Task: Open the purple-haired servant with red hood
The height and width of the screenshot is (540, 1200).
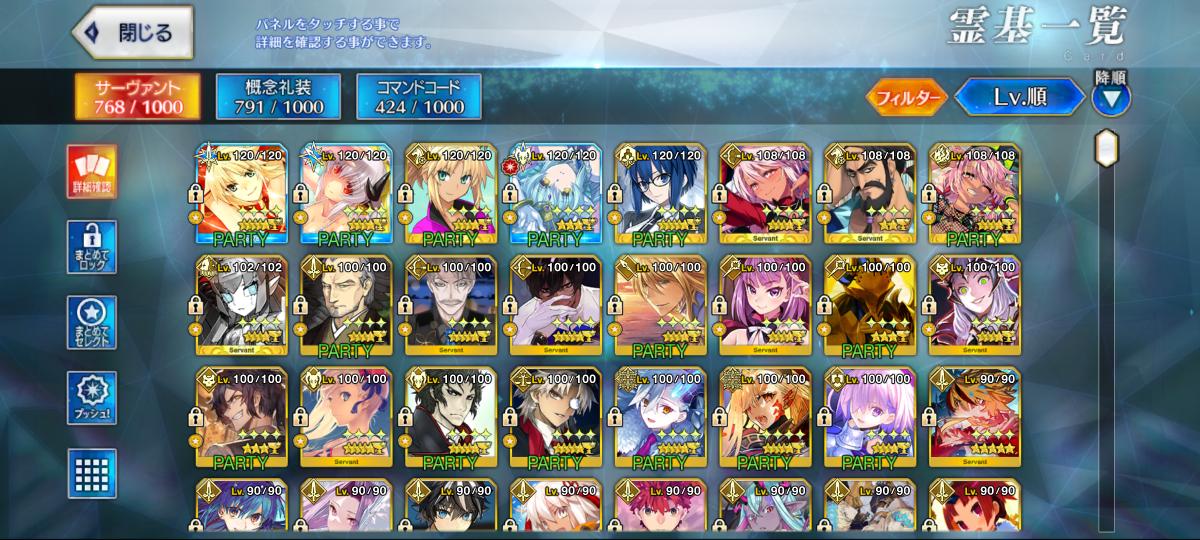Action: coord(764,307)
